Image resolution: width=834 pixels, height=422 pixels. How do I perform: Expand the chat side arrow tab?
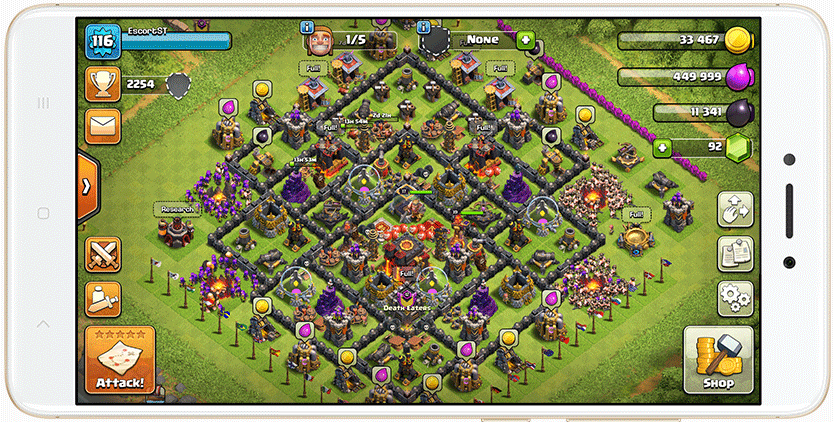point(87,186)
